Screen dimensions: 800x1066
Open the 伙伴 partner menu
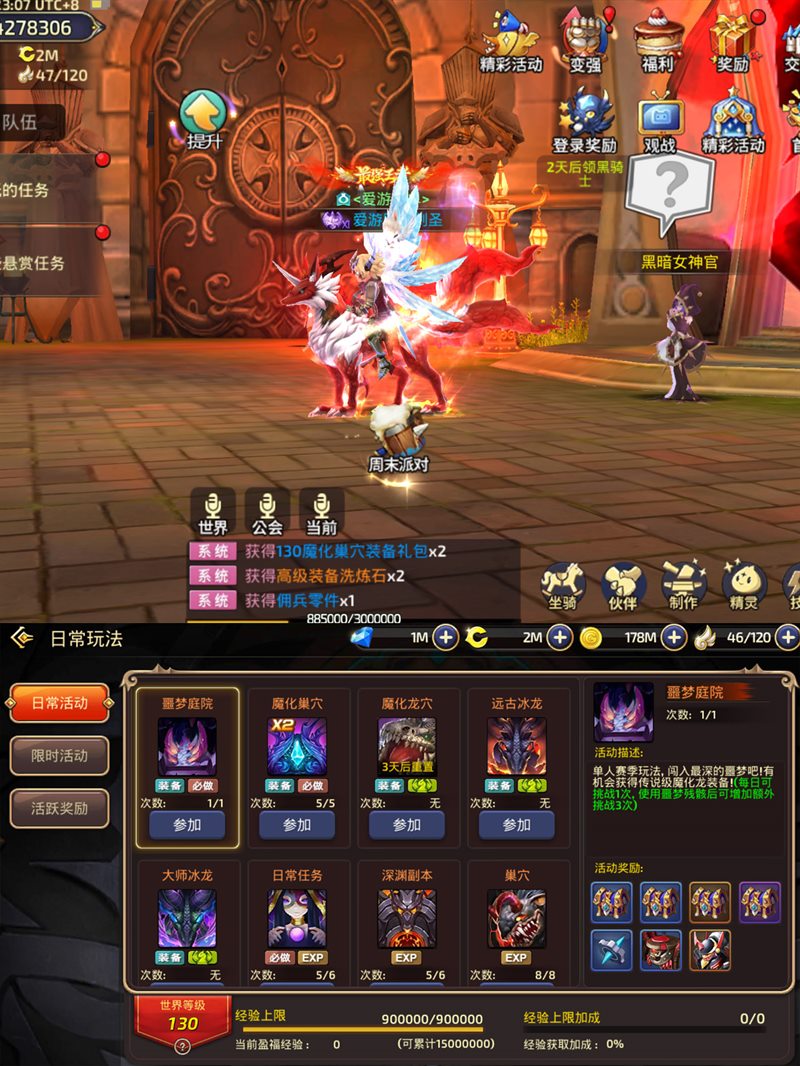623,585
